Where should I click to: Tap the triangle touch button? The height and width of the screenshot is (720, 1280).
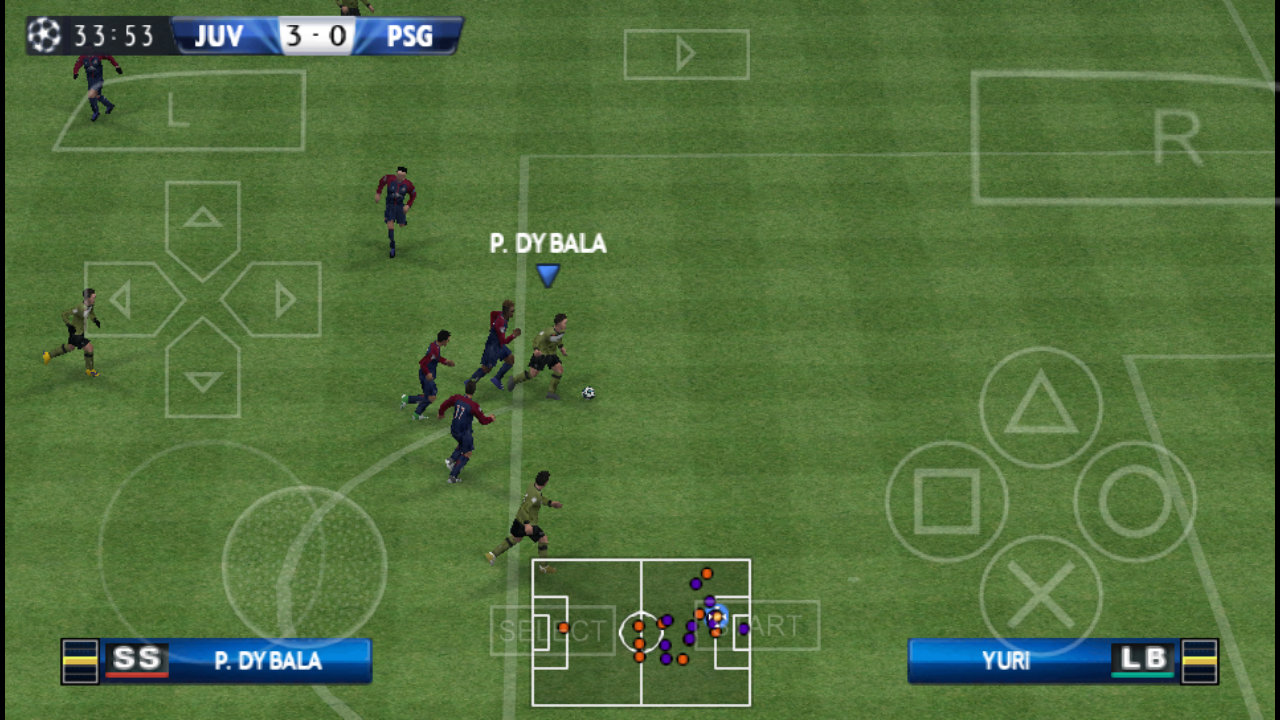click(x=1040, y=407)
